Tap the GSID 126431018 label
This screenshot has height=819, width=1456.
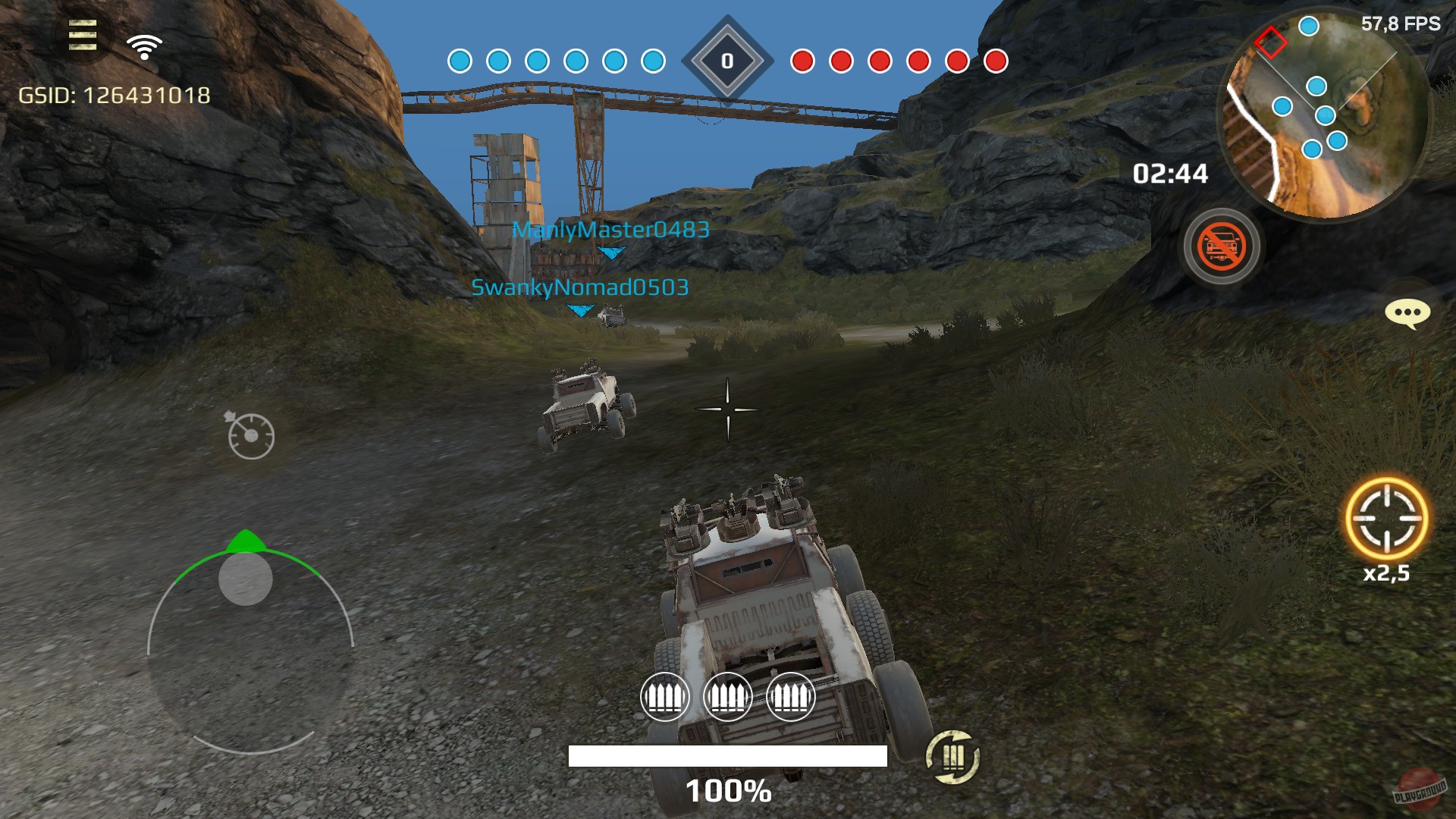114,96
